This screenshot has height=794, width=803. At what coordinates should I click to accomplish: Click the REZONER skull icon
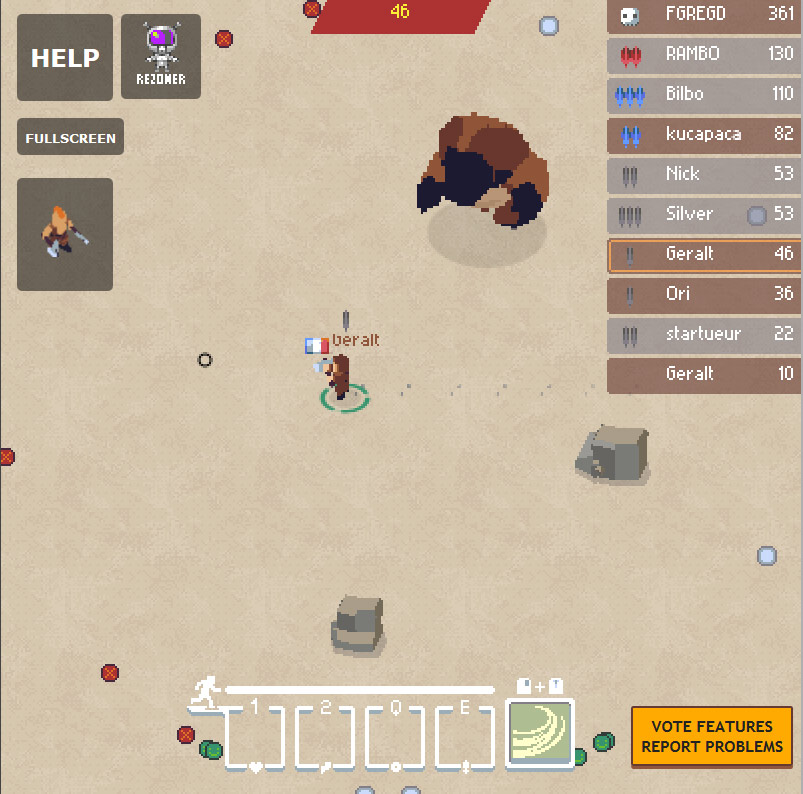pyautogui.click(x=161, y=56)
